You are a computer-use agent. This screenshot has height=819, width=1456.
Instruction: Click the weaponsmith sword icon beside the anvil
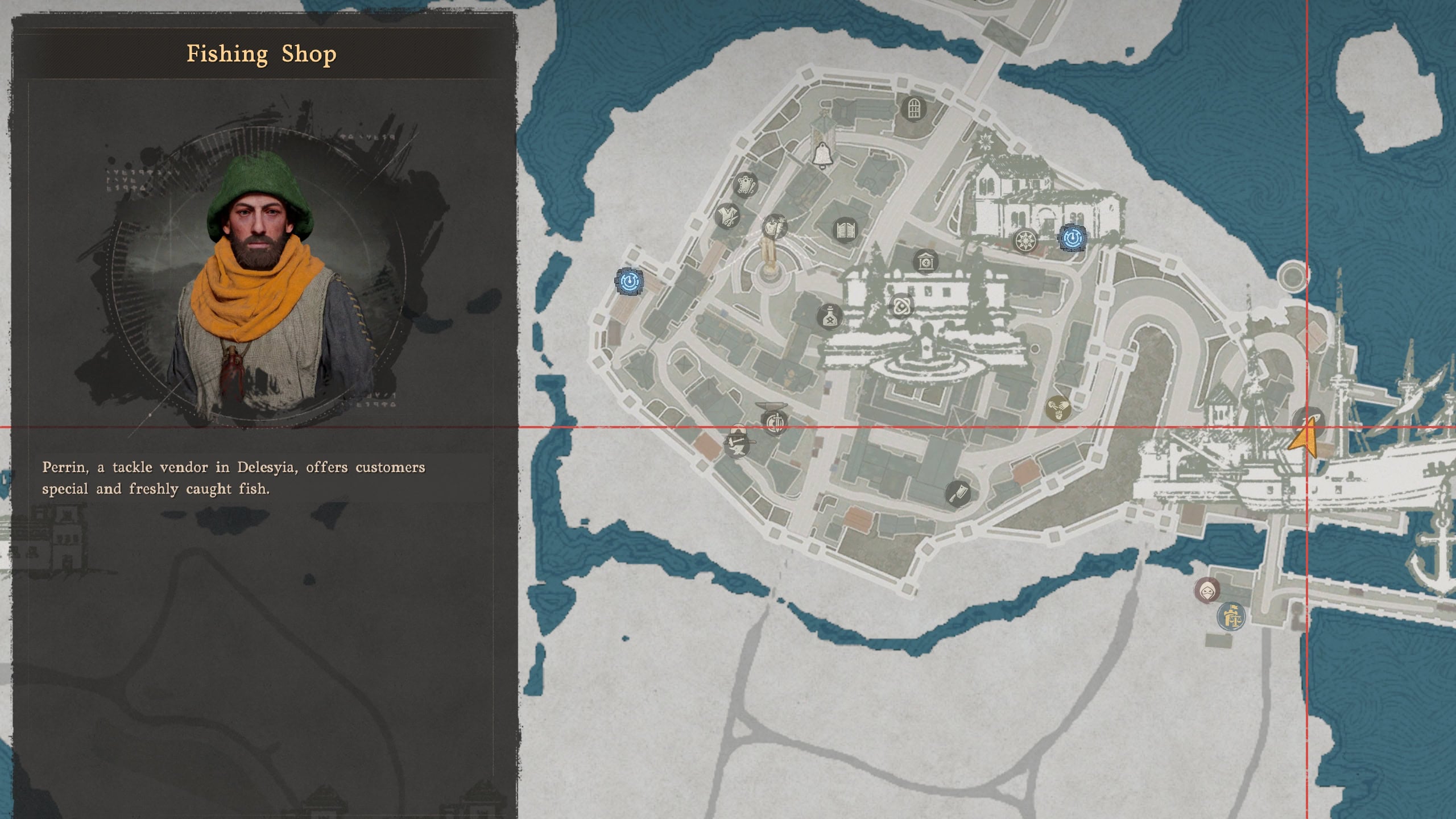tap(776, 422)
